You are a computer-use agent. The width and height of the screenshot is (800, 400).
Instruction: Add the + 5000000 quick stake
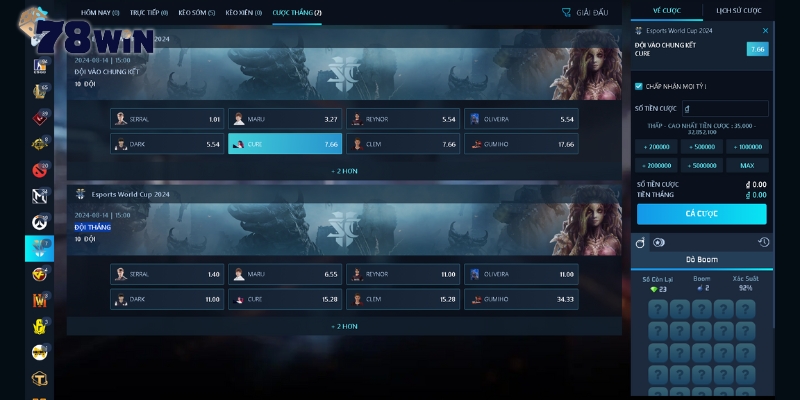point(701,165)
